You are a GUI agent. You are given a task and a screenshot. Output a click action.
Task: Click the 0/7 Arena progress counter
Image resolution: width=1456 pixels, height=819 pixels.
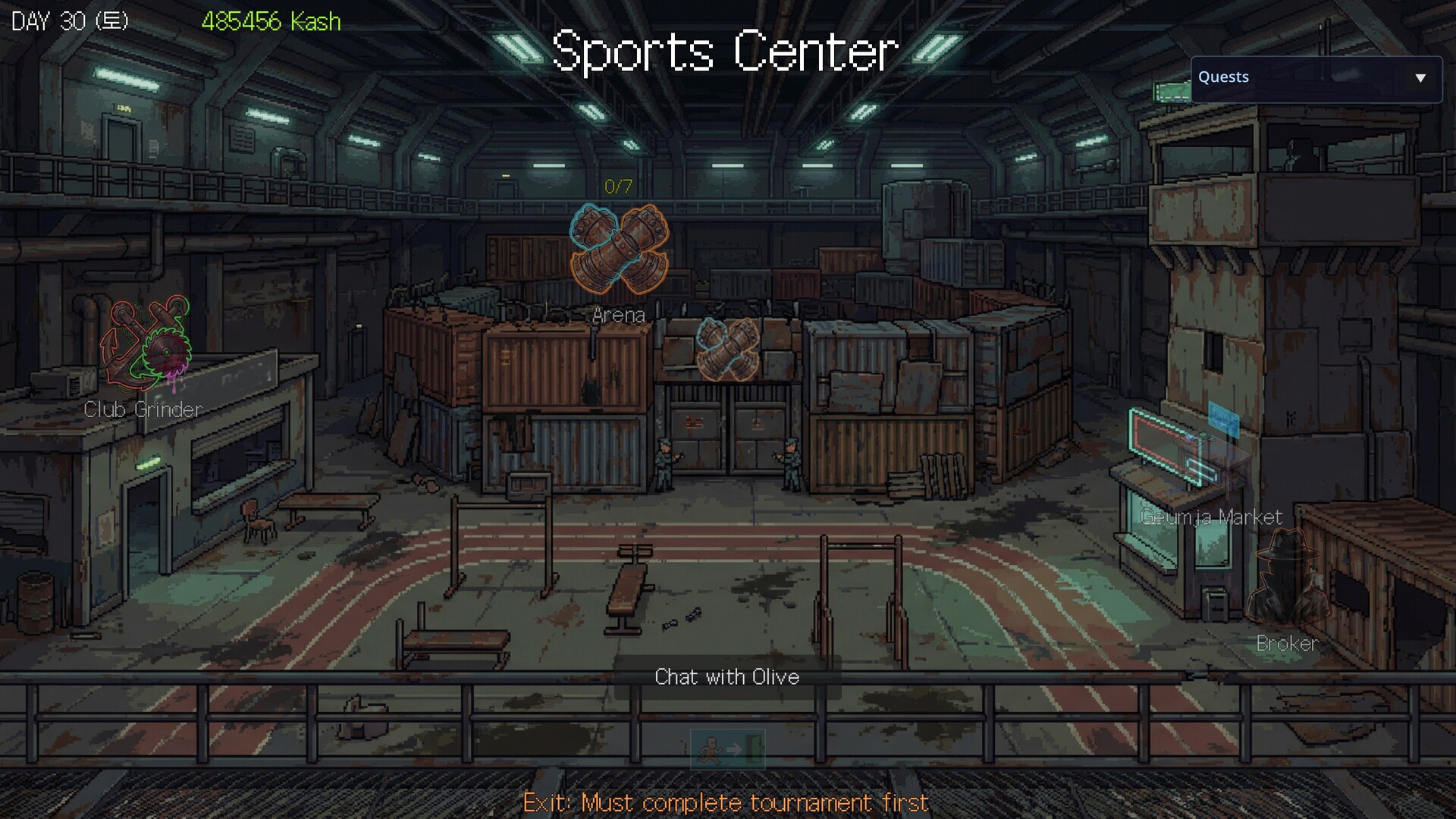coord(618,184)
